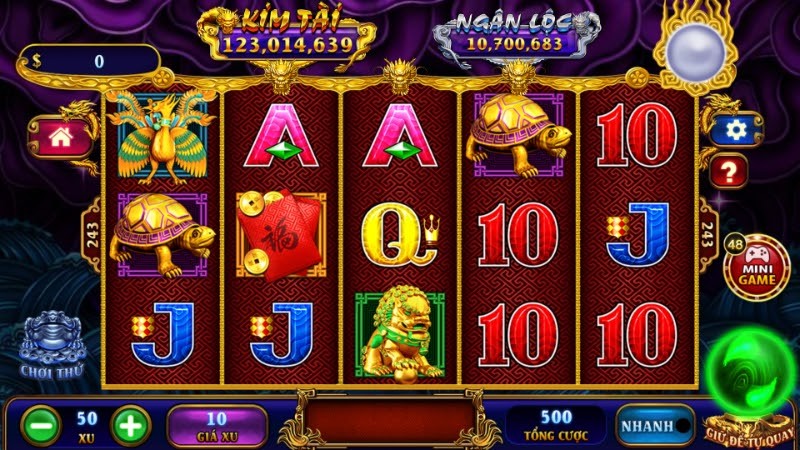This screenshot has height=450, width=800.
Task: Increase the XU bet with plus
Action: click(130, 425)
